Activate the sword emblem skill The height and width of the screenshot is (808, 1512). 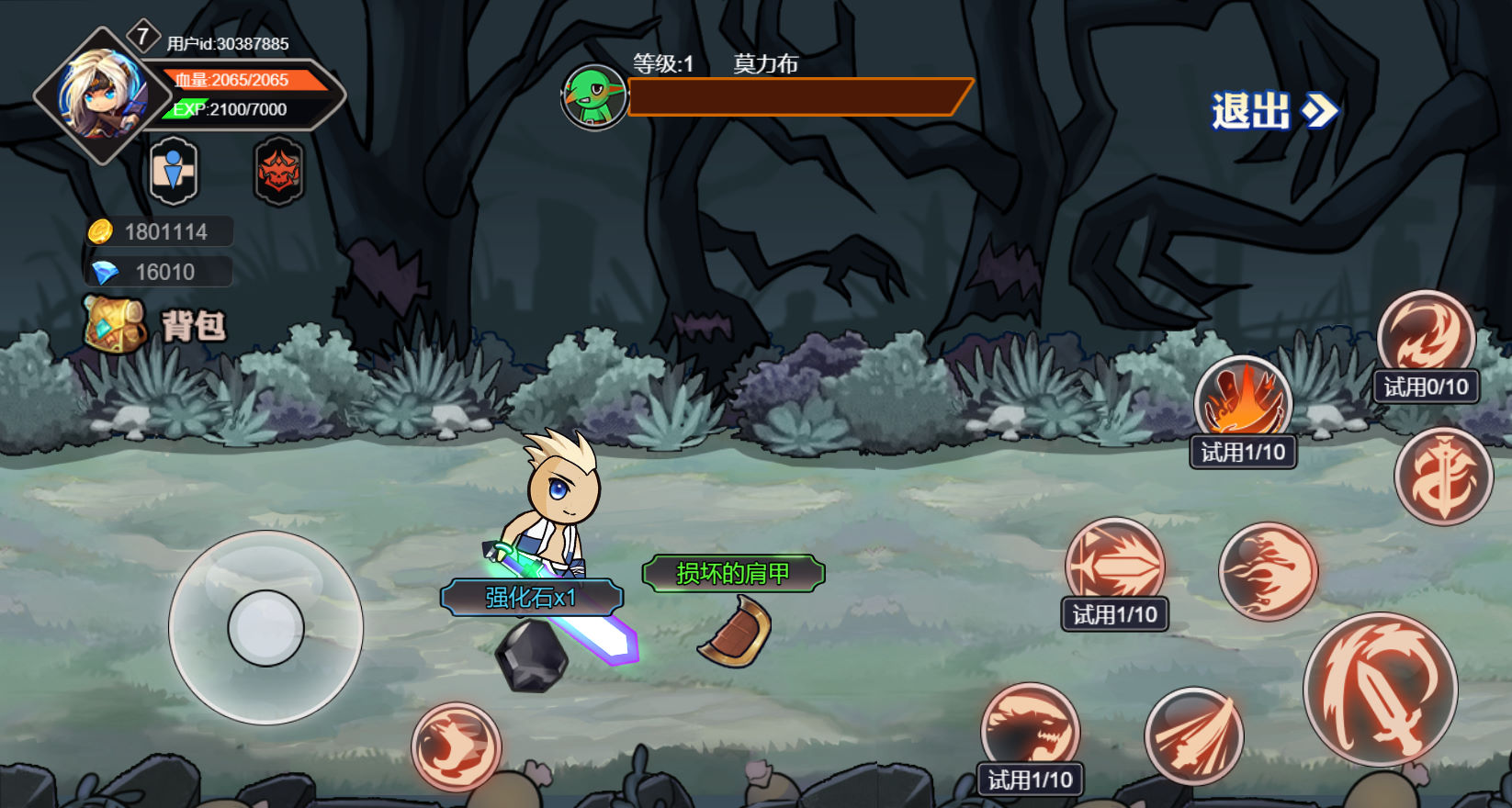tap(1442, 477)
